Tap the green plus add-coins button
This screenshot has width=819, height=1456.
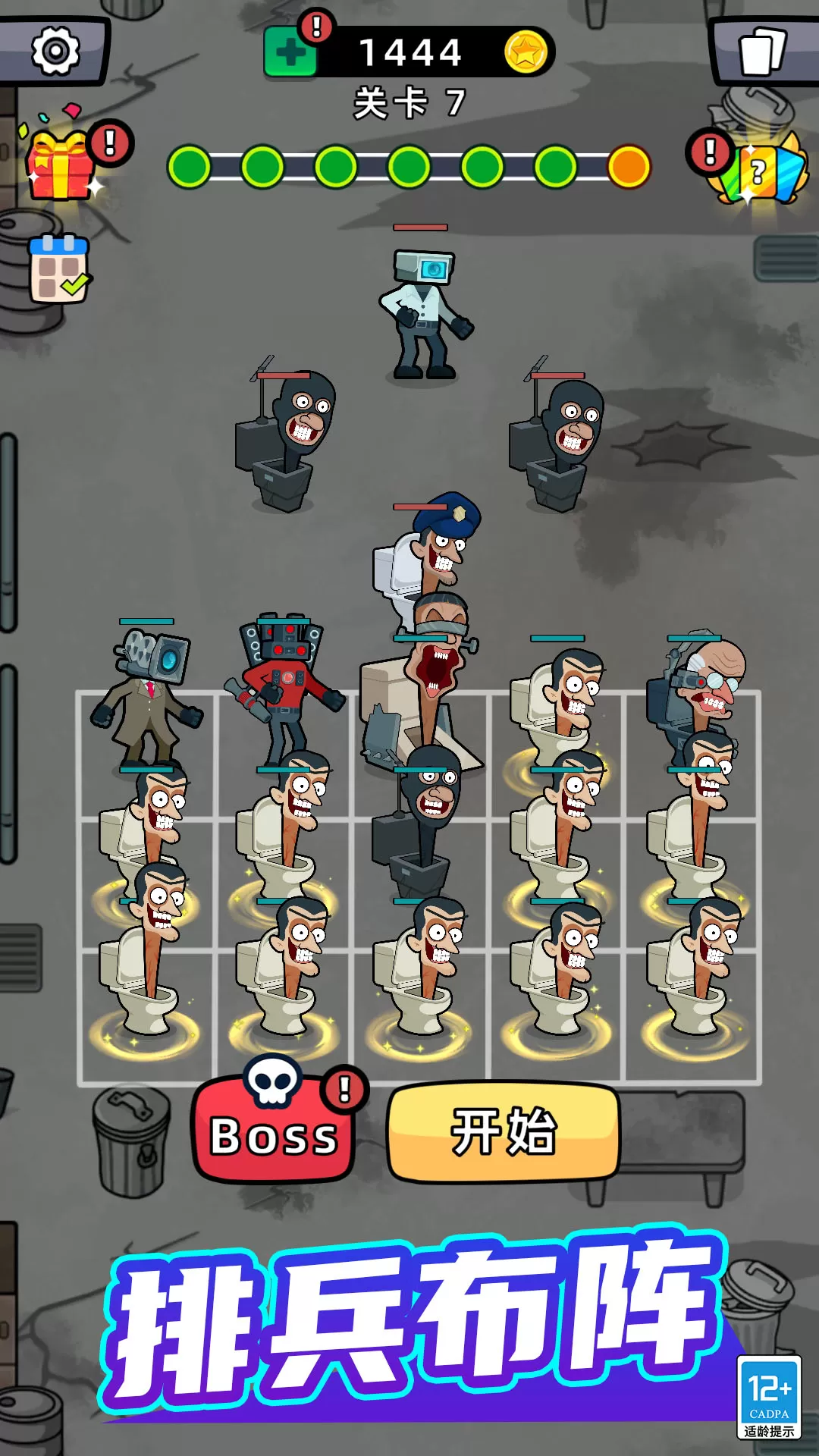tap(290, 53)
